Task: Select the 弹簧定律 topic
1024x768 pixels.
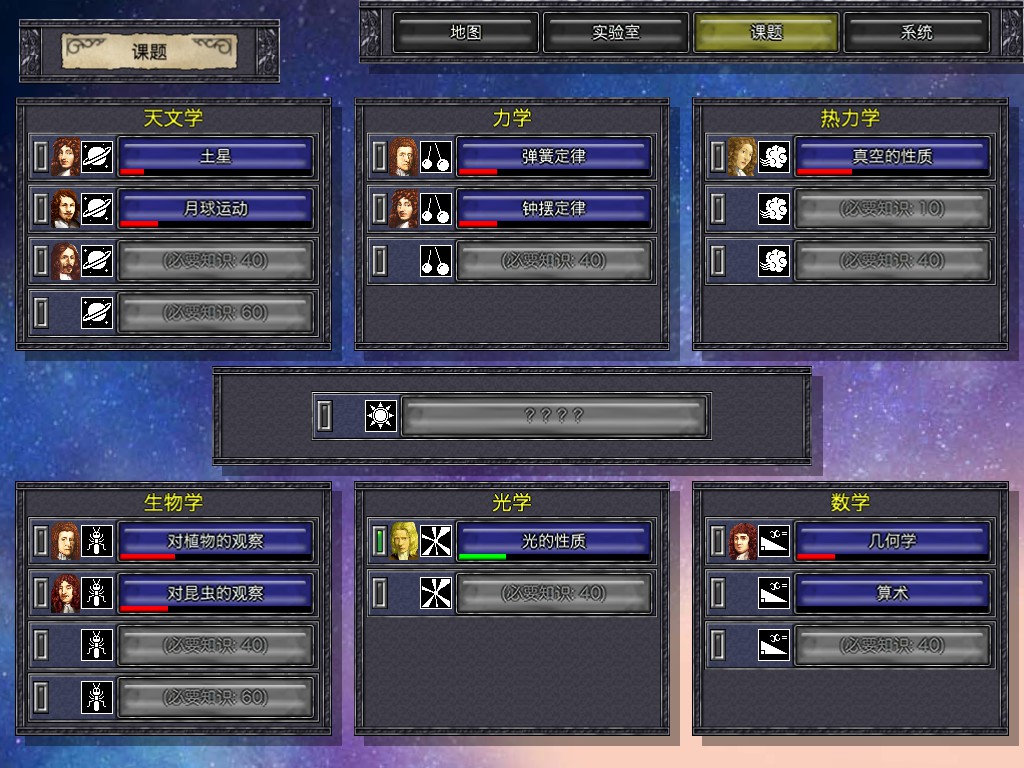Action: click(x=553, y=156)
